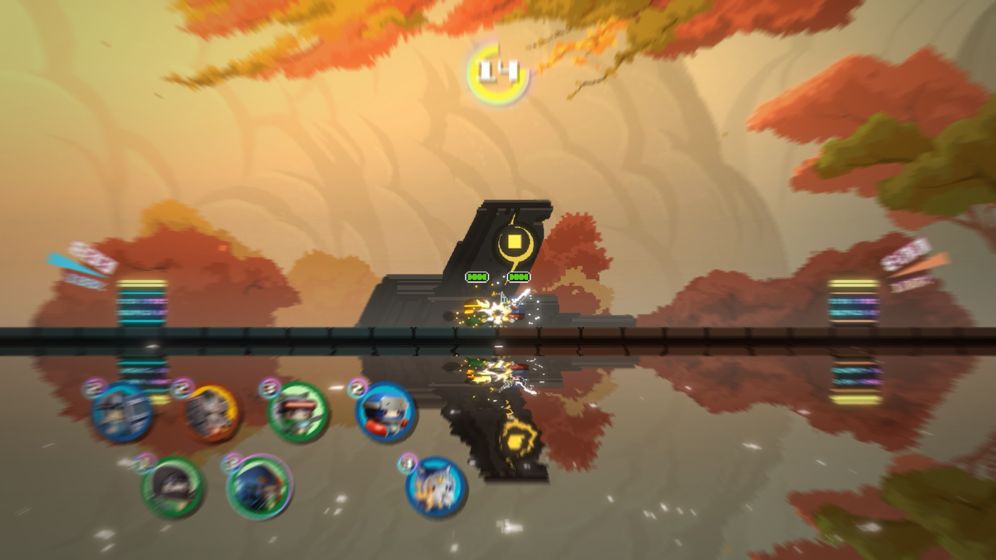The width and height of the screenshot is (996, 560).
Task: Select the orange-ringed unit token
Action: 212,412
